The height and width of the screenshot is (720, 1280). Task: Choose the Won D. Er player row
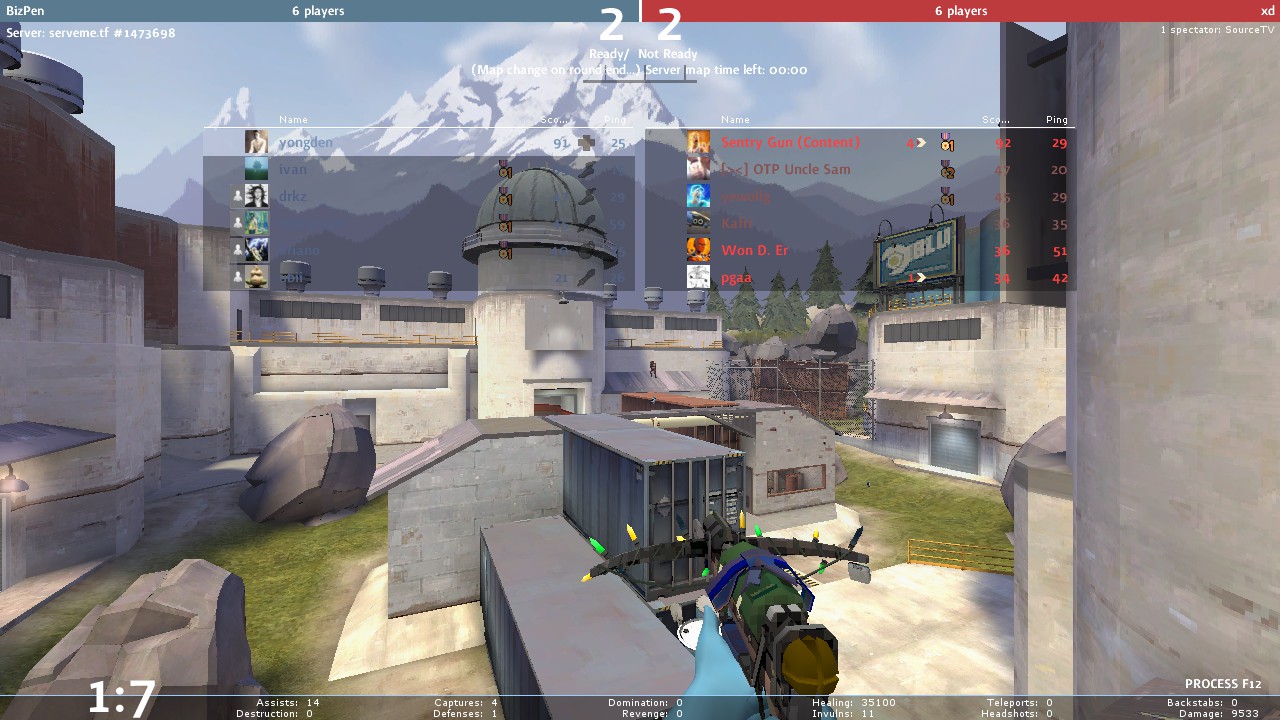(x=754, y=251)
